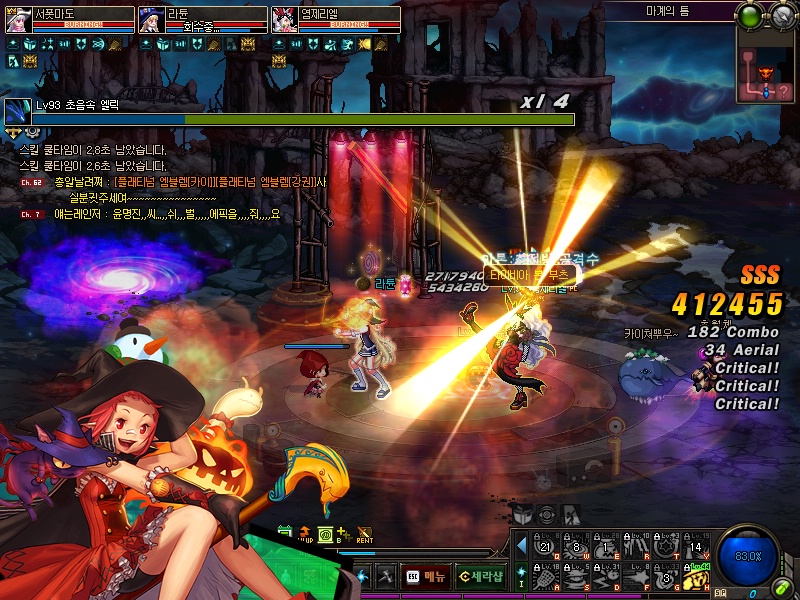This screenshot has height=600, width=800.
Task: Click the crossed tools icon beside 메뉴
Action: [x=385, y=576]
